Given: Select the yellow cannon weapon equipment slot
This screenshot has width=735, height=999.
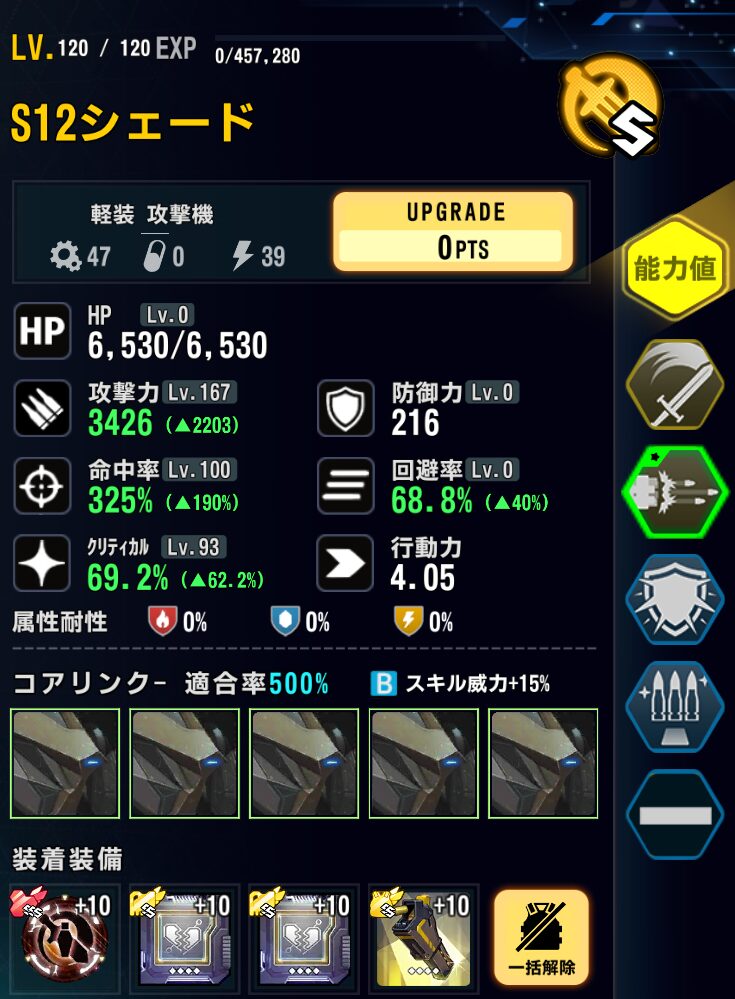Looking at the screenshot, I should [424, 938].
